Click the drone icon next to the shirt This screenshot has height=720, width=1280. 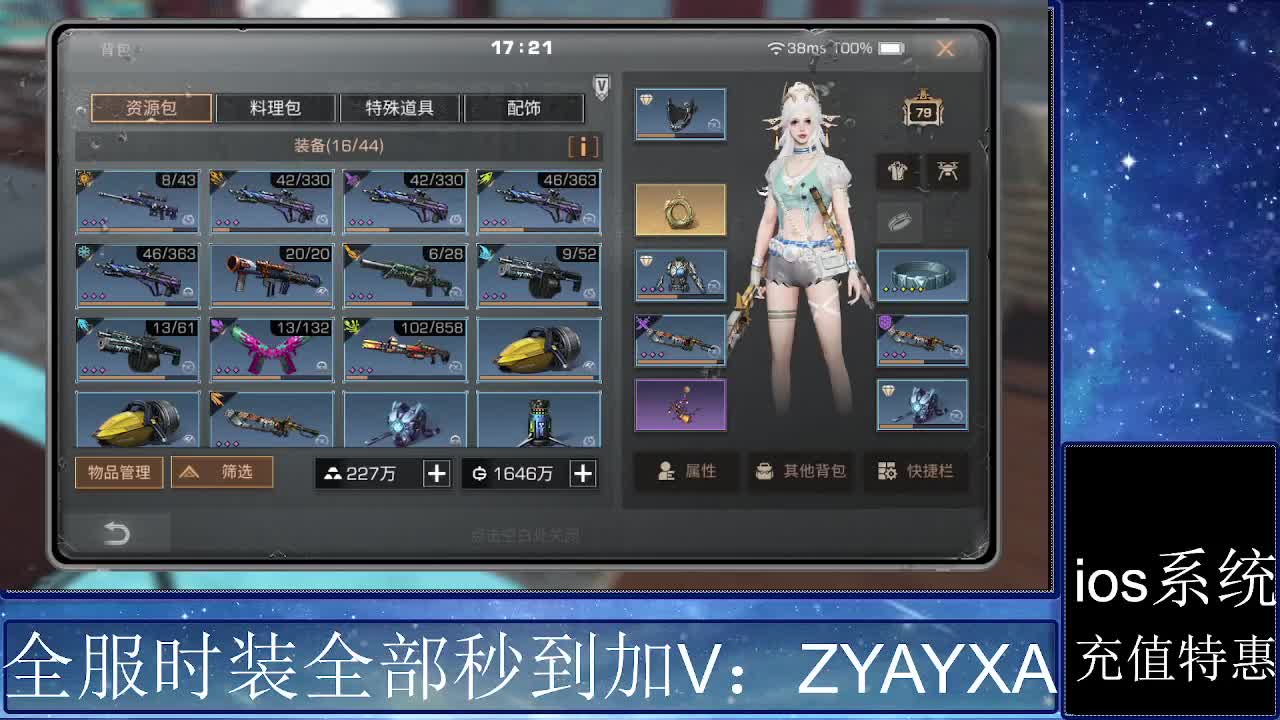click(x=948, y=171)
